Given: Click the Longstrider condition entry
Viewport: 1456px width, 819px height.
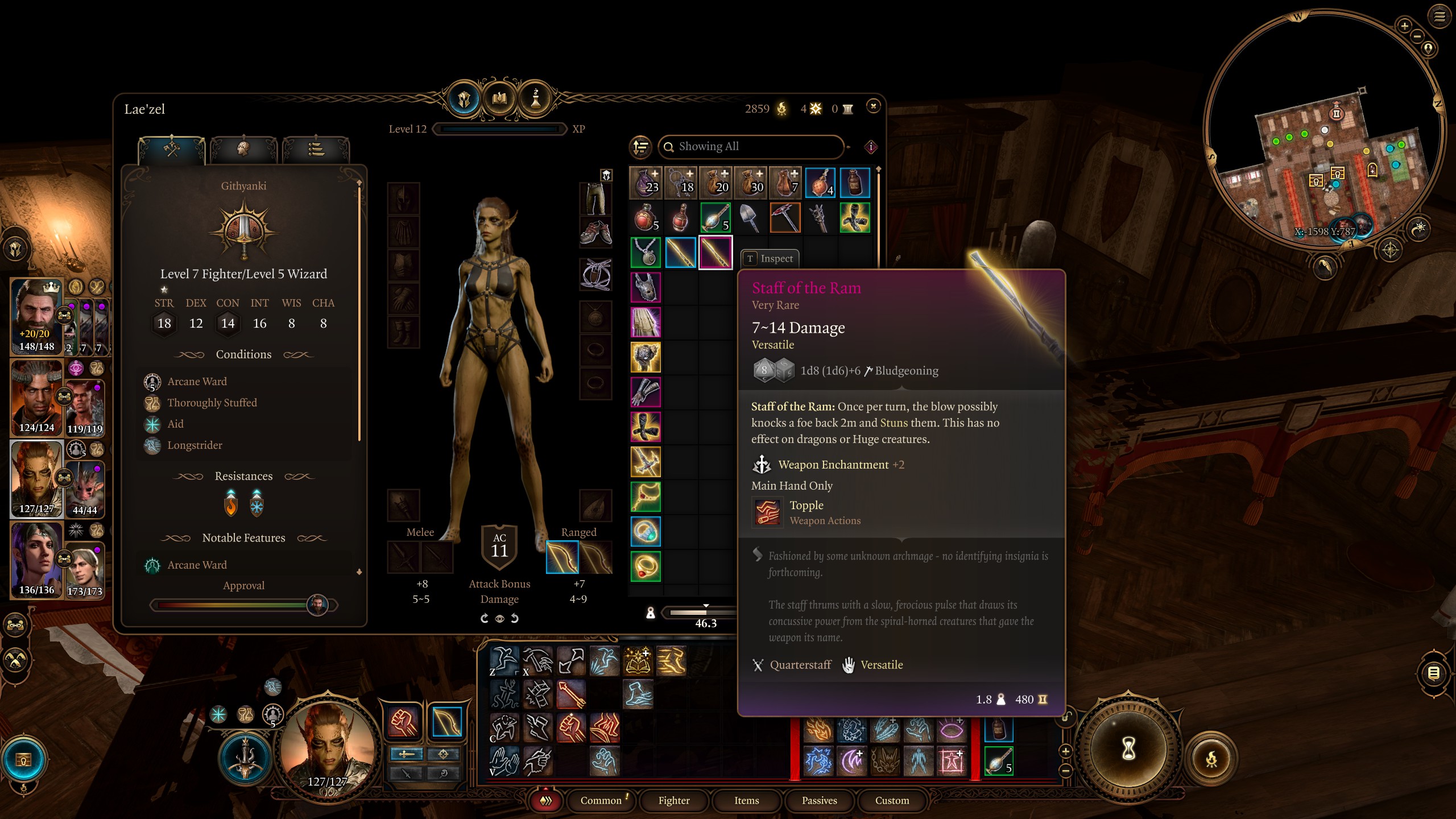Looking at the screenshot, I should click(x=195, y=445).
